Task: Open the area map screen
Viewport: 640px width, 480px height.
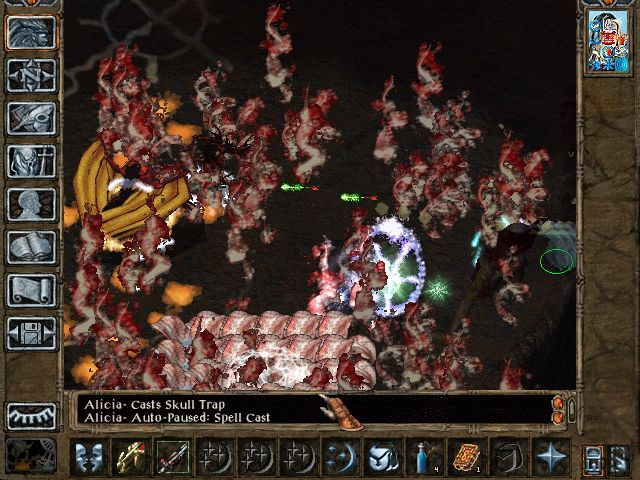Action: [32, 75]
